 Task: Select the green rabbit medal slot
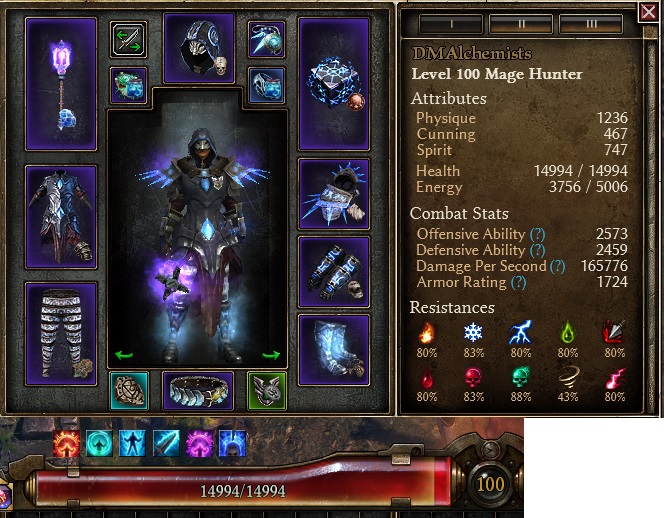pos(267,391)
